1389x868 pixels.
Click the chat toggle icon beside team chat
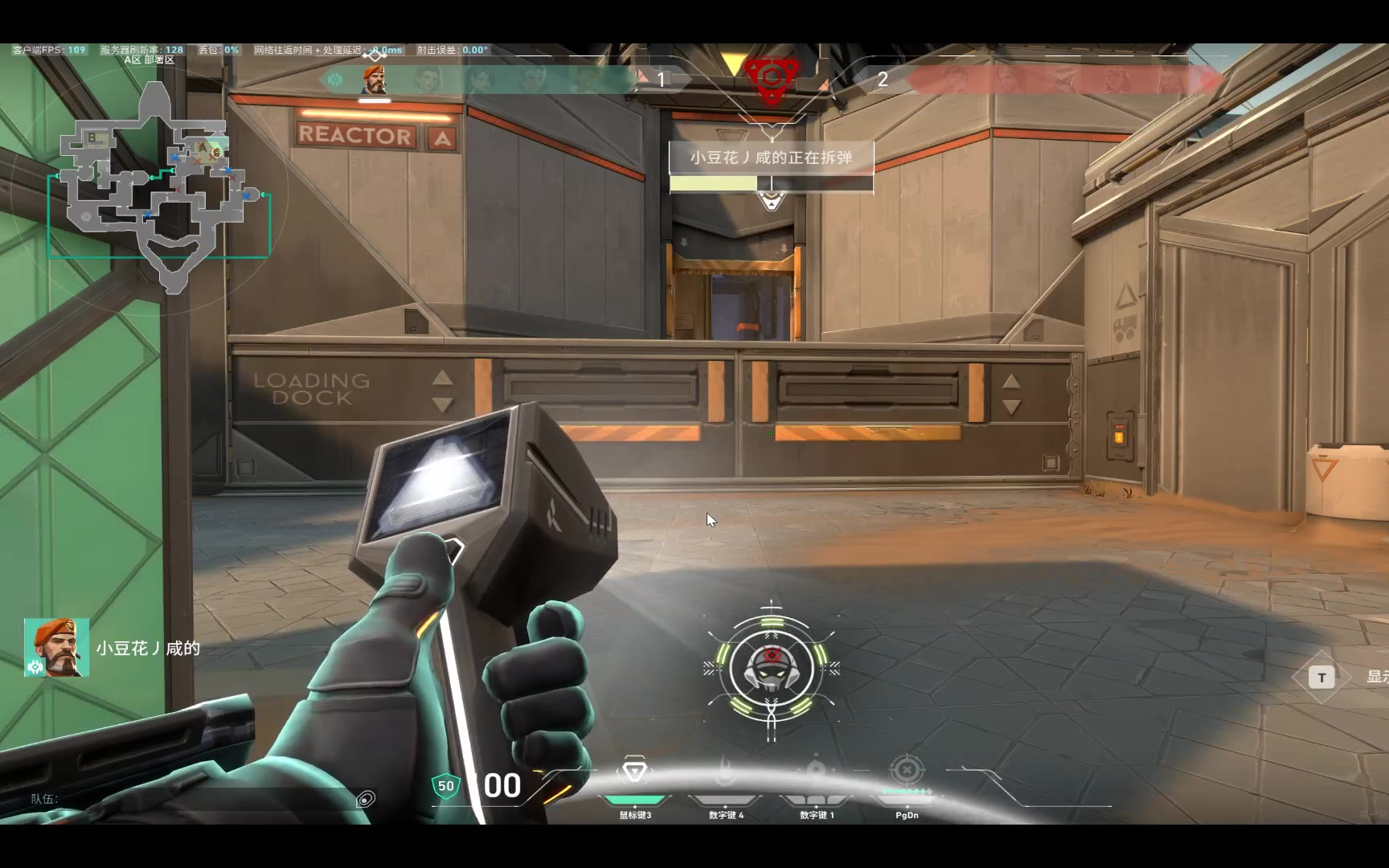(366, 799)
